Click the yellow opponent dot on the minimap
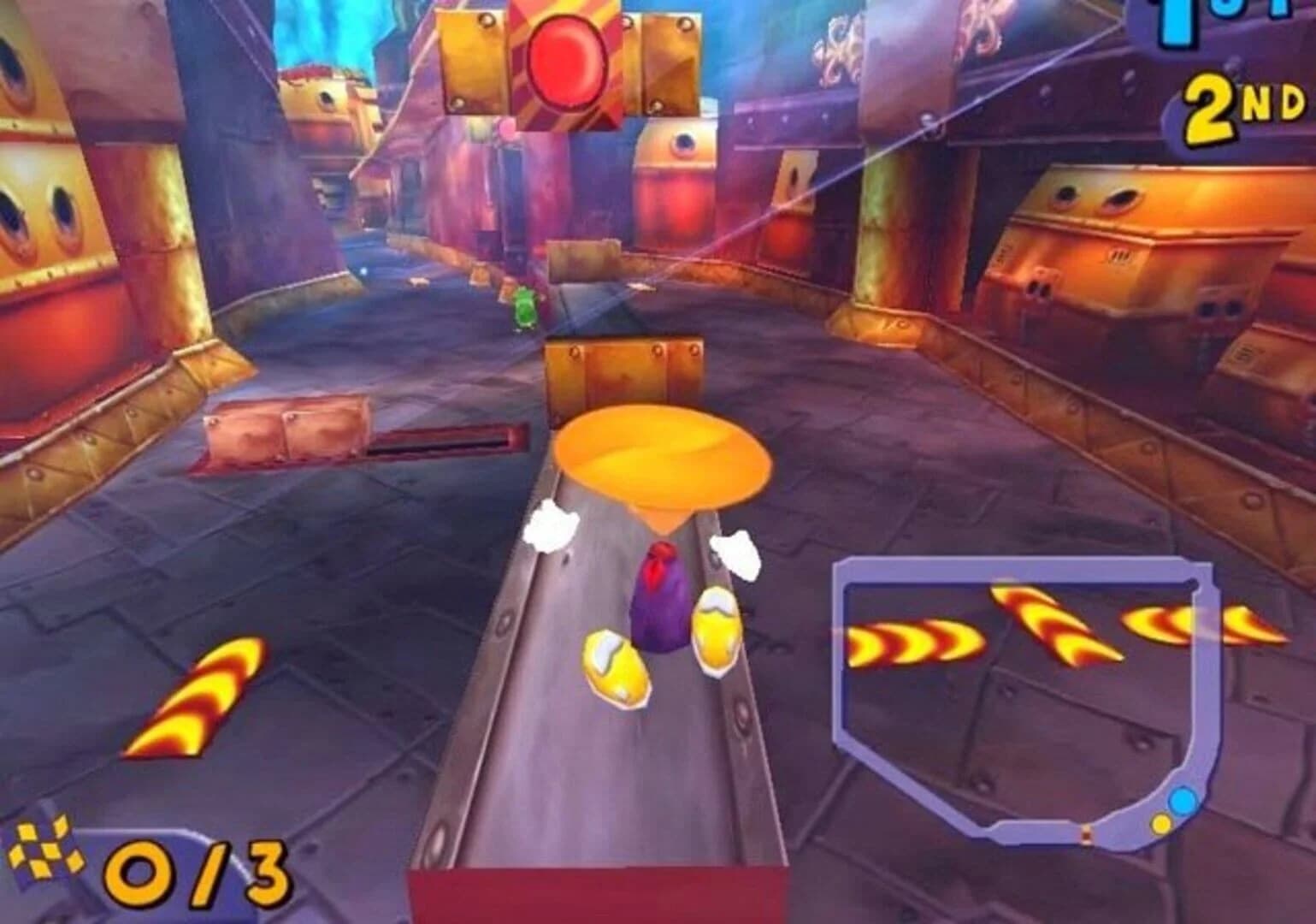The image size is (1316, 924). [x=1160, y=825]
